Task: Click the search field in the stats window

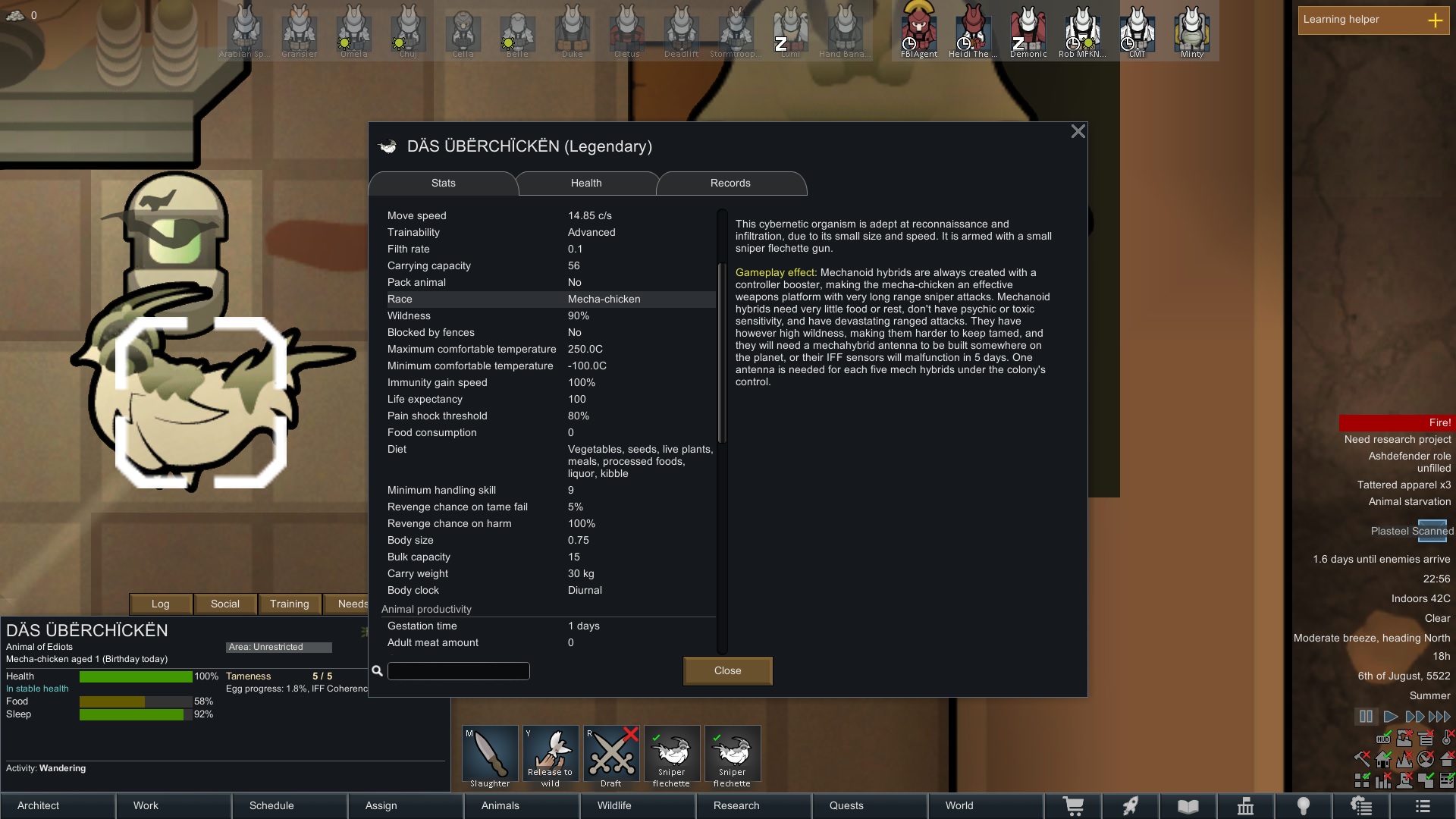Action: coord(458,670)
